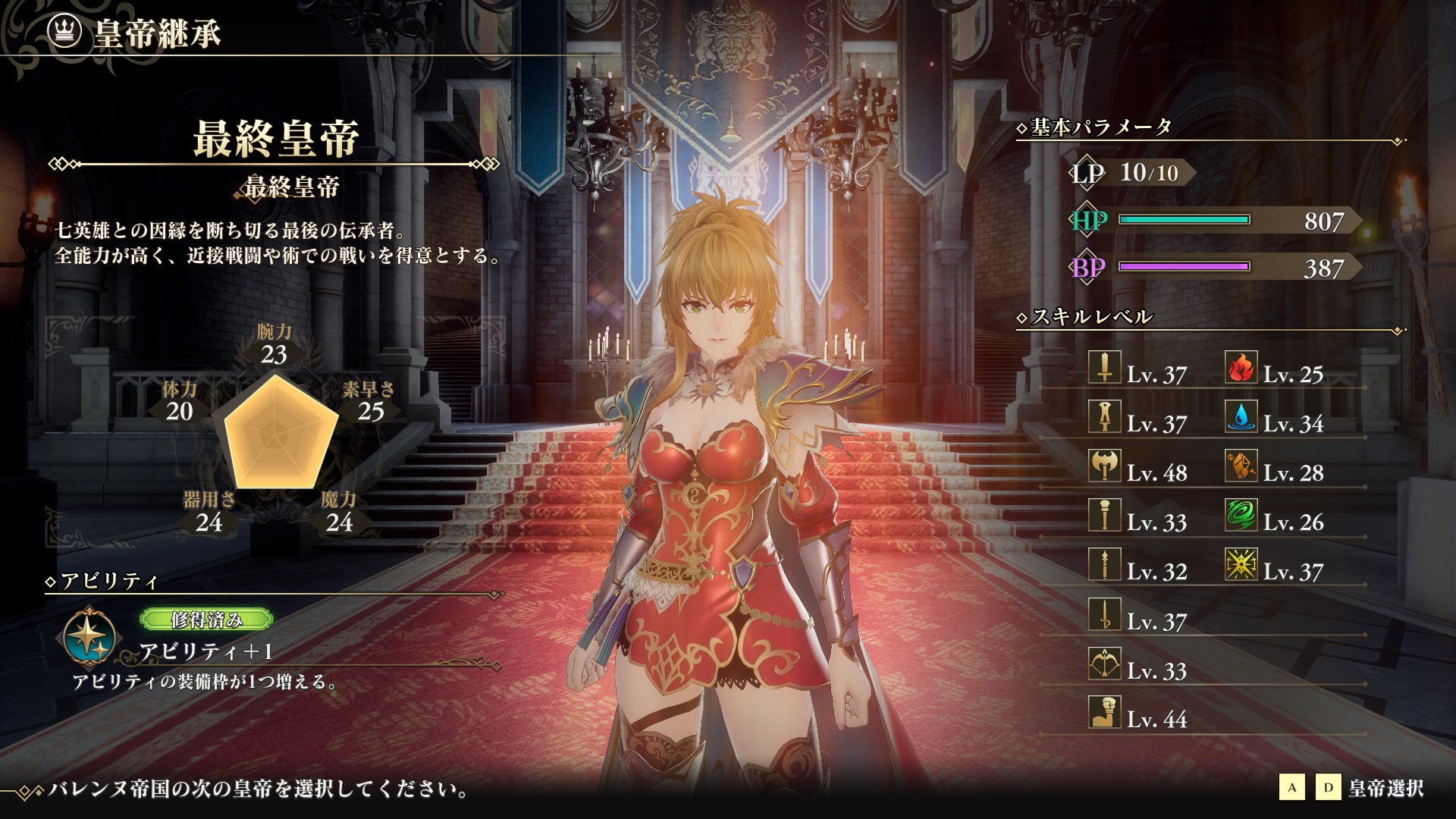The image size is (1456, 819).
Task: Click the アビリティ+1 ability icon
Action: (x=90, y=637)
